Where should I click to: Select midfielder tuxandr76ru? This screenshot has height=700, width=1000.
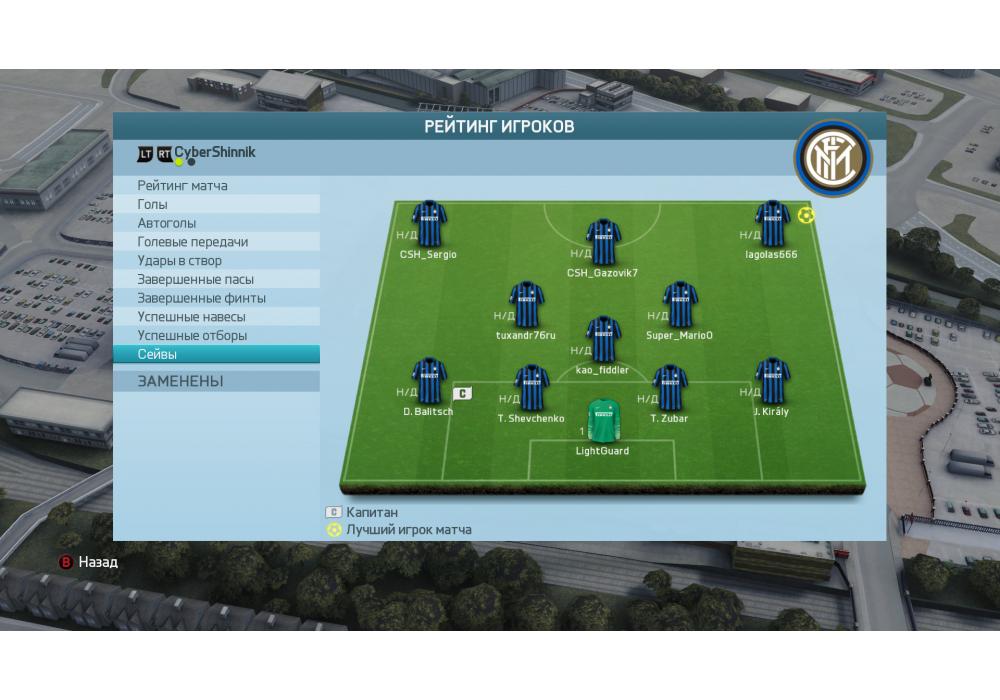tap(526, 305)
